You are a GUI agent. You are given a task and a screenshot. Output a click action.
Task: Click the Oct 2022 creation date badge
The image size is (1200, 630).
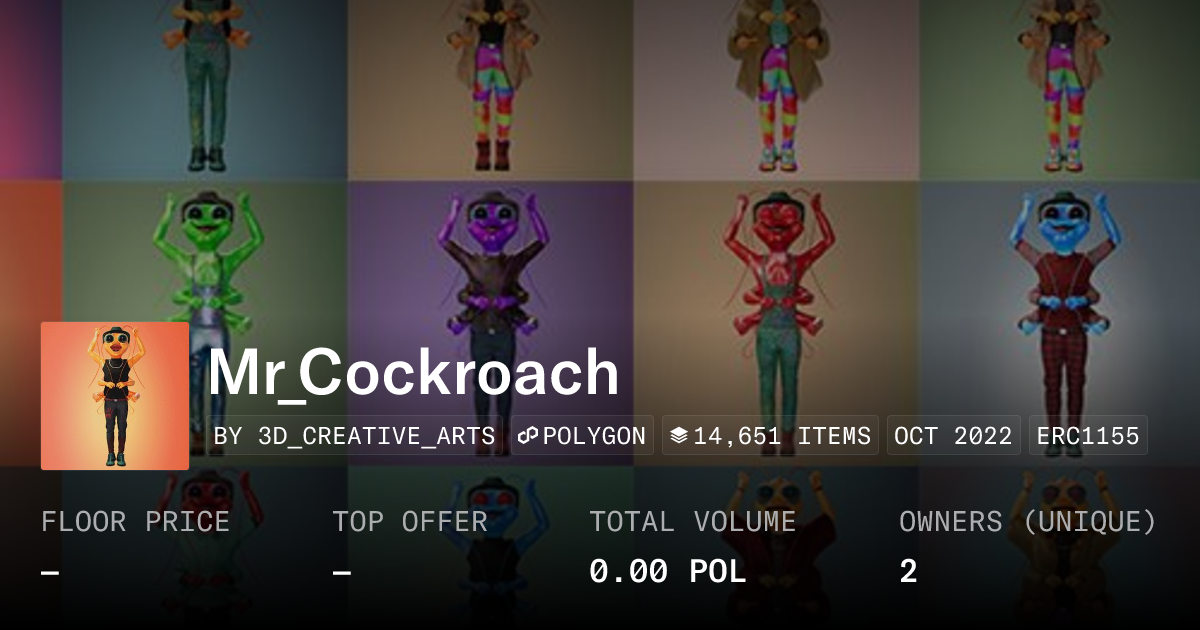tap(953, 436)
